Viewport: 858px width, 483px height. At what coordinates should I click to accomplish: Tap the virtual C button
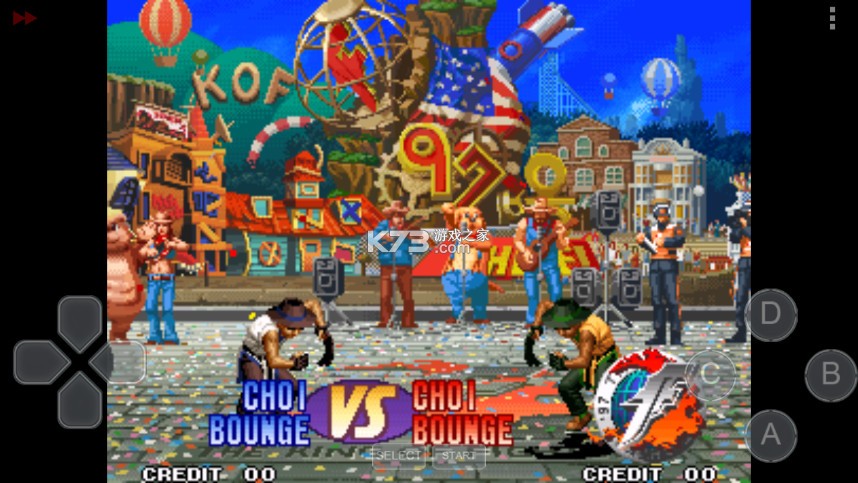click(x=709, y=374)
